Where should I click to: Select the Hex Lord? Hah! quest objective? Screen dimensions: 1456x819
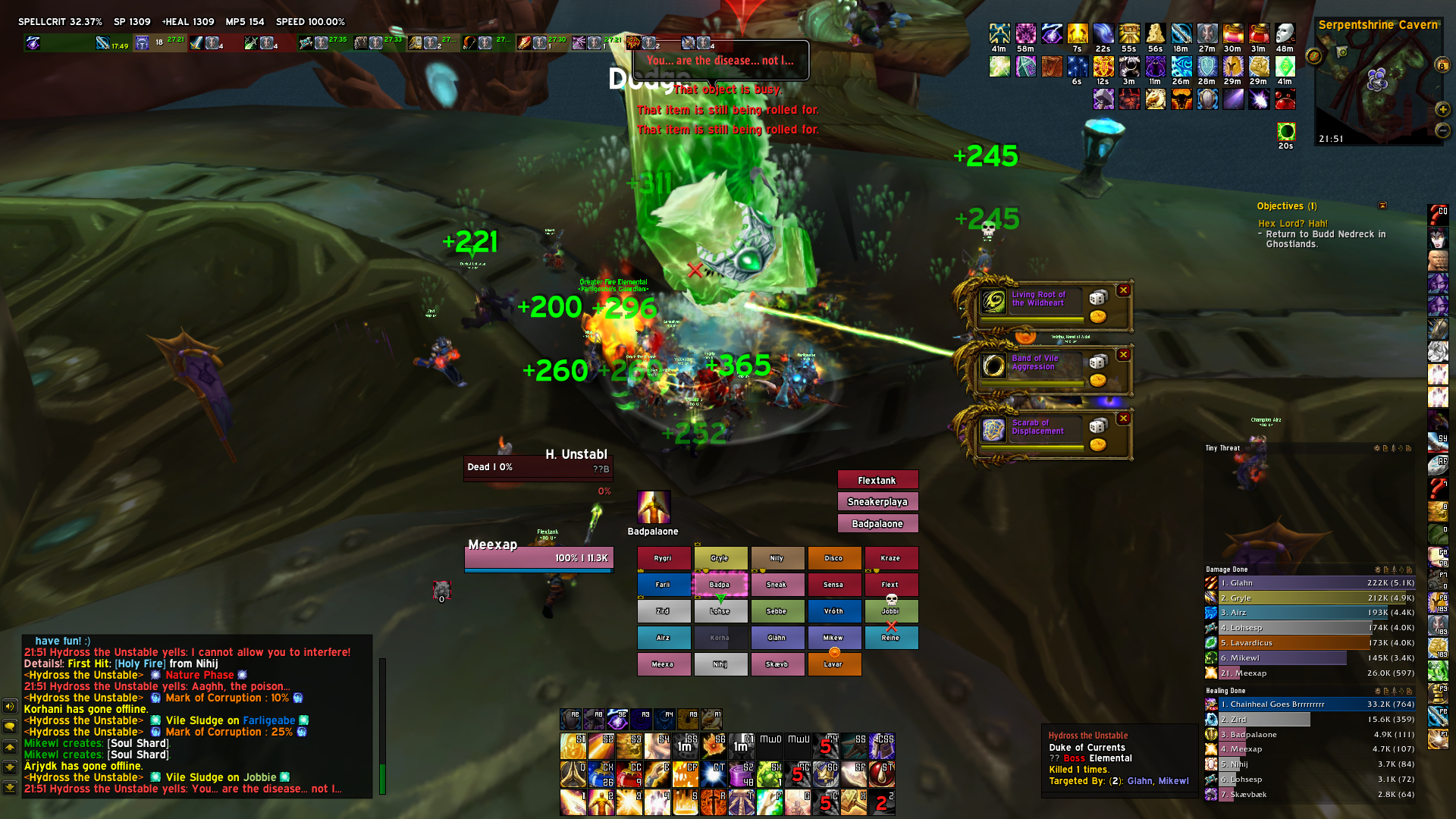pyautogui.click(x=1293, y=224)
